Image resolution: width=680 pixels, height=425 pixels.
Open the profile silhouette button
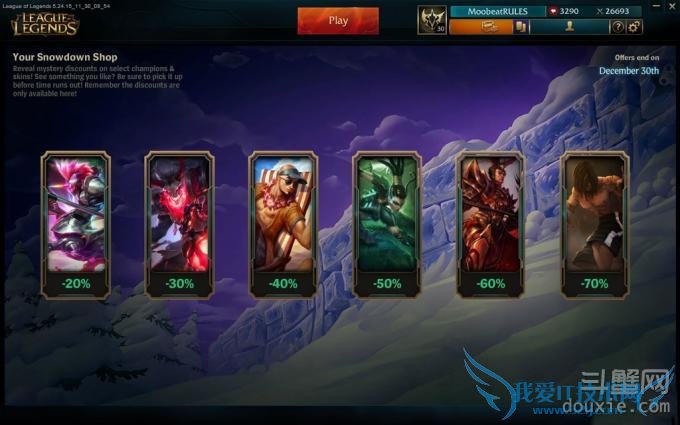pyautogui.click(x=569, y=27)
